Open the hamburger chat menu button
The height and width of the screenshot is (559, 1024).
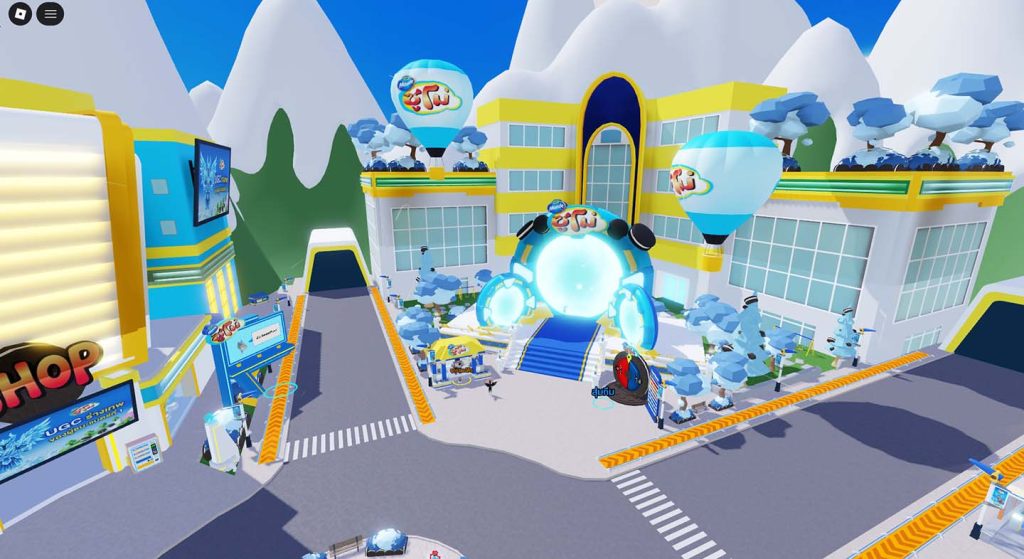pos(51,14)
